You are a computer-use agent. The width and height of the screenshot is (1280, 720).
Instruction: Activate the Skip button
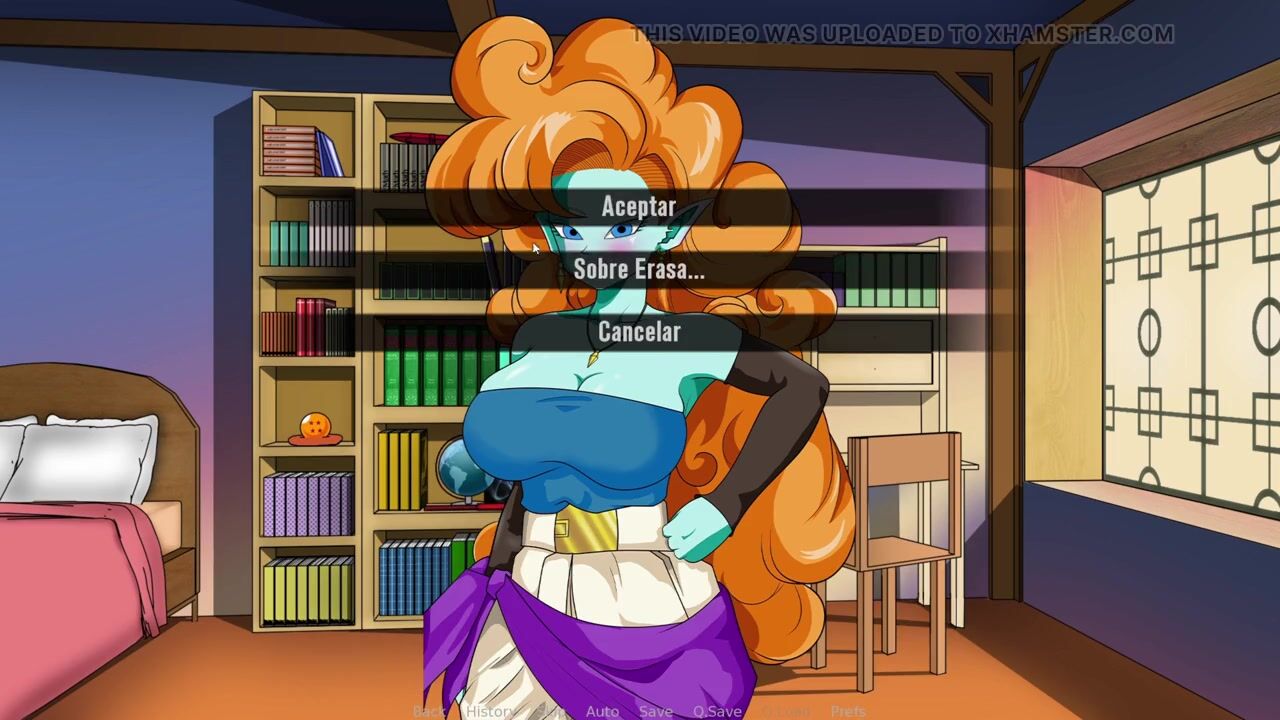pos(551,711)
